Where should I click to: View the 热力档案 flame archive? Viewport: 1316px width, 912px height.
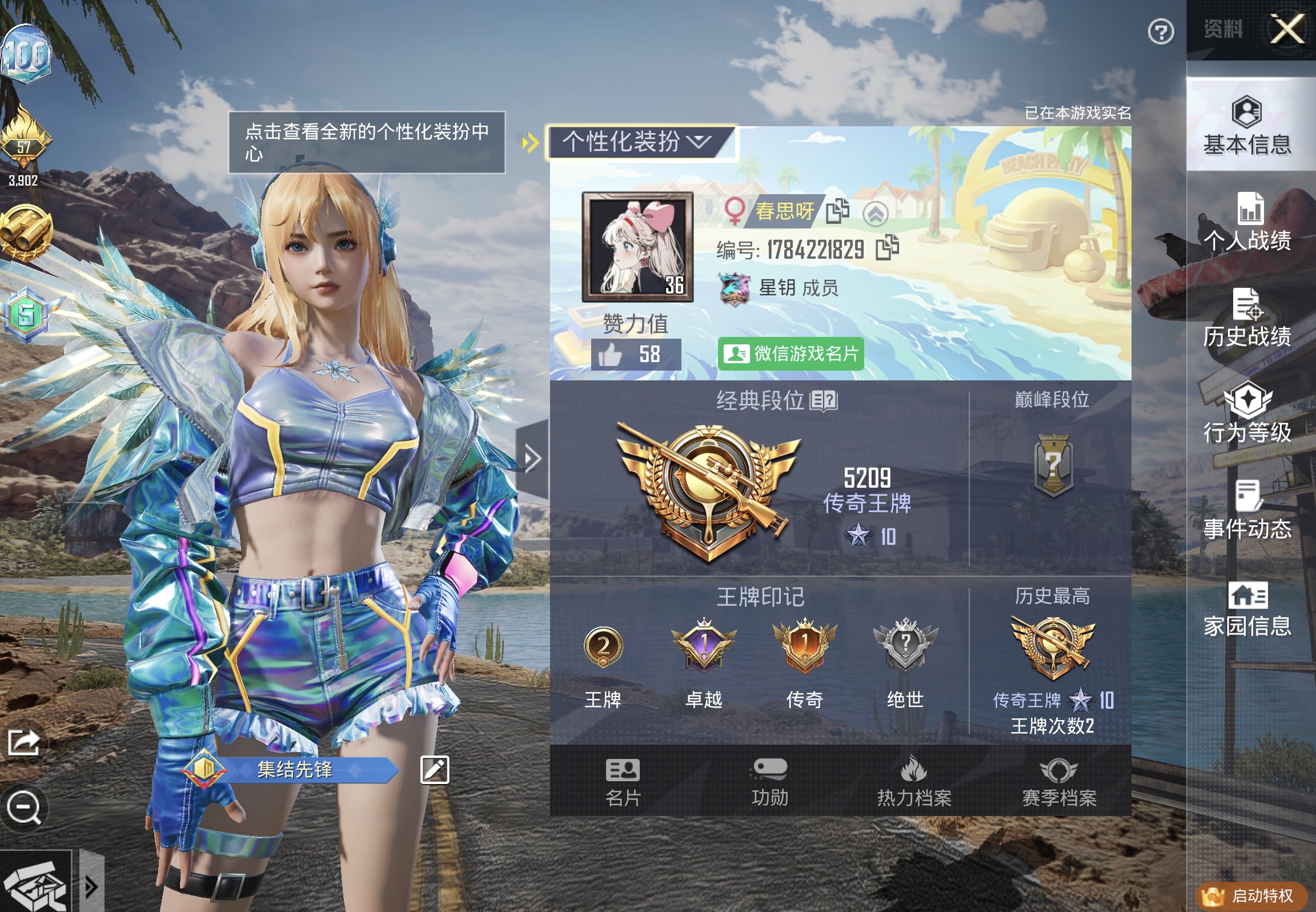pos(915,783)
